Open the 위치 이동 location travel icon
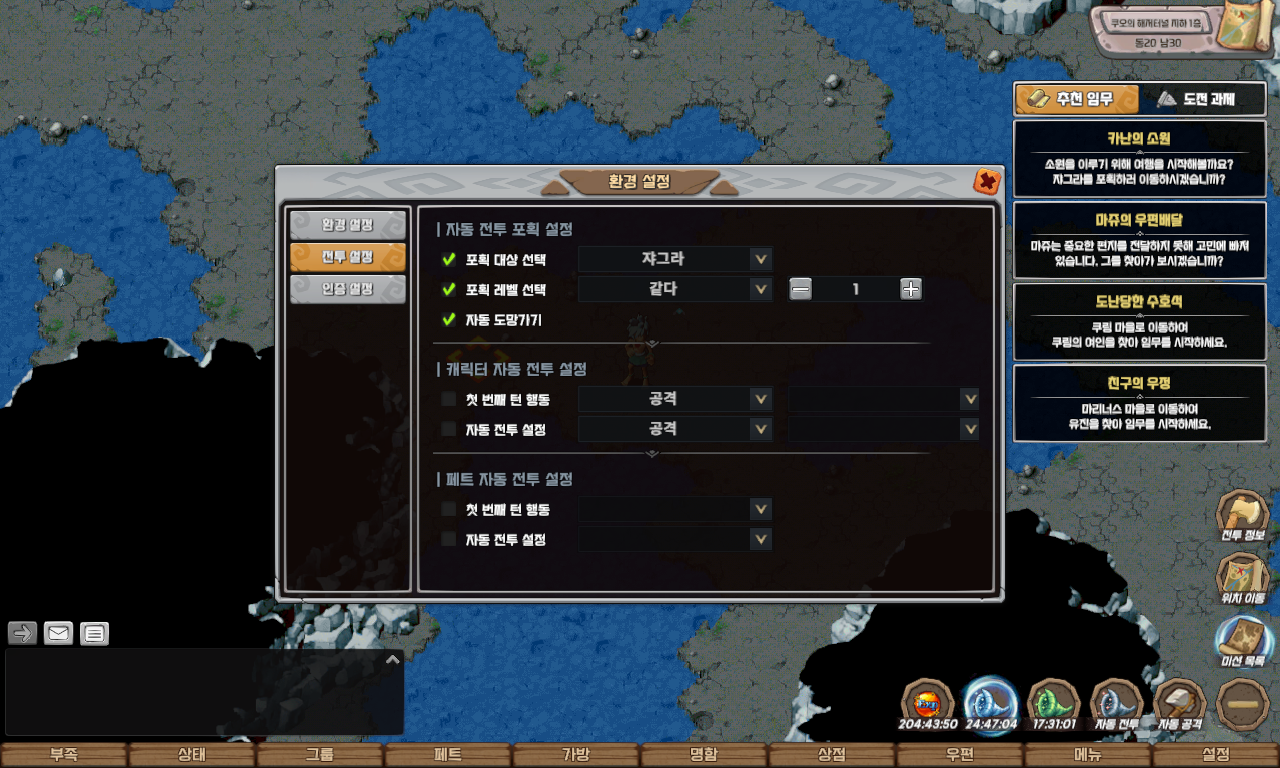Viewport: 1280px width, 768px height. pos(1242,578)
